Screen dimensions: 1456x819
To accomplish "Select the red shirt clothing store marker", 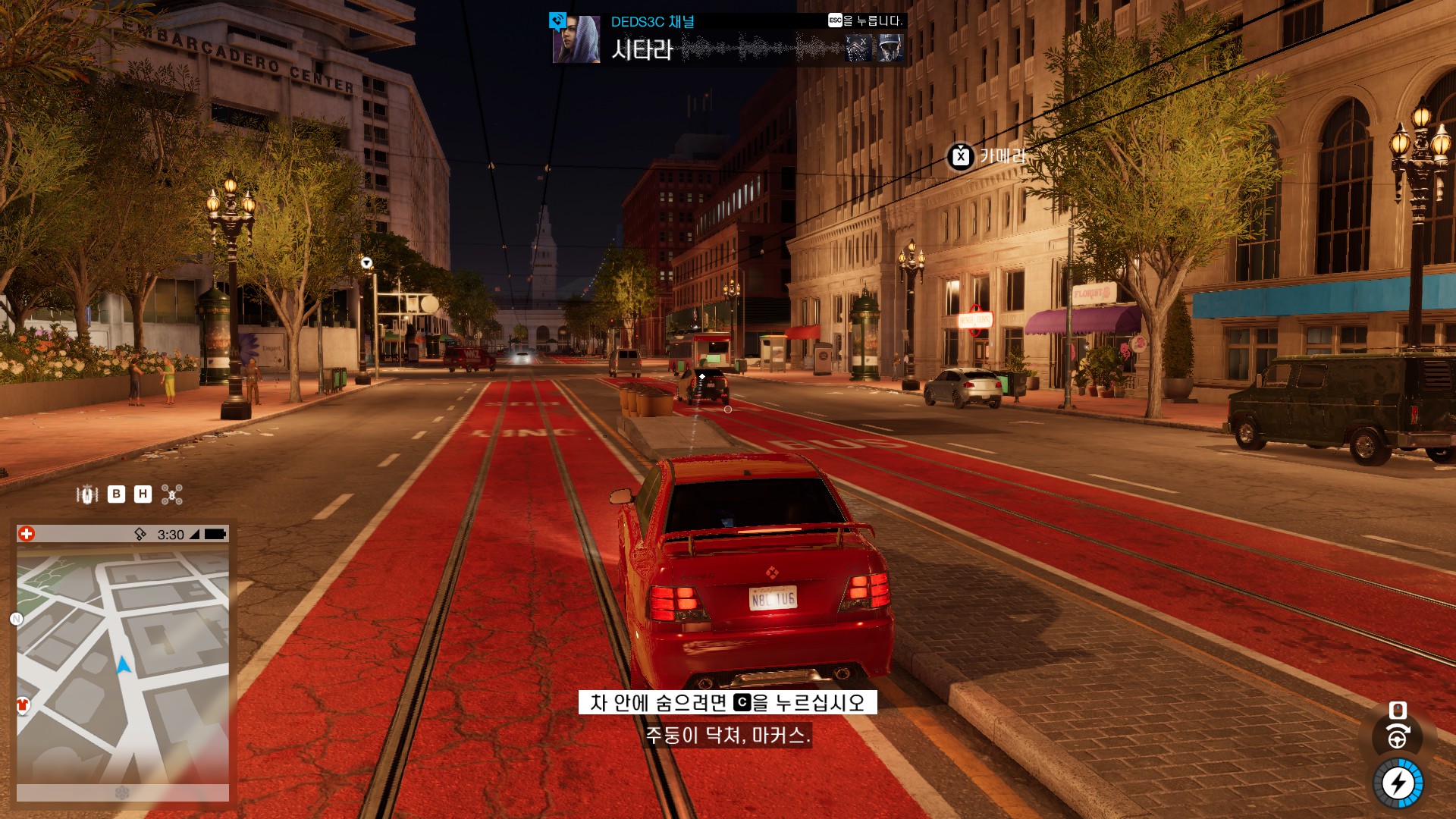I will click(x=23, y=705).
